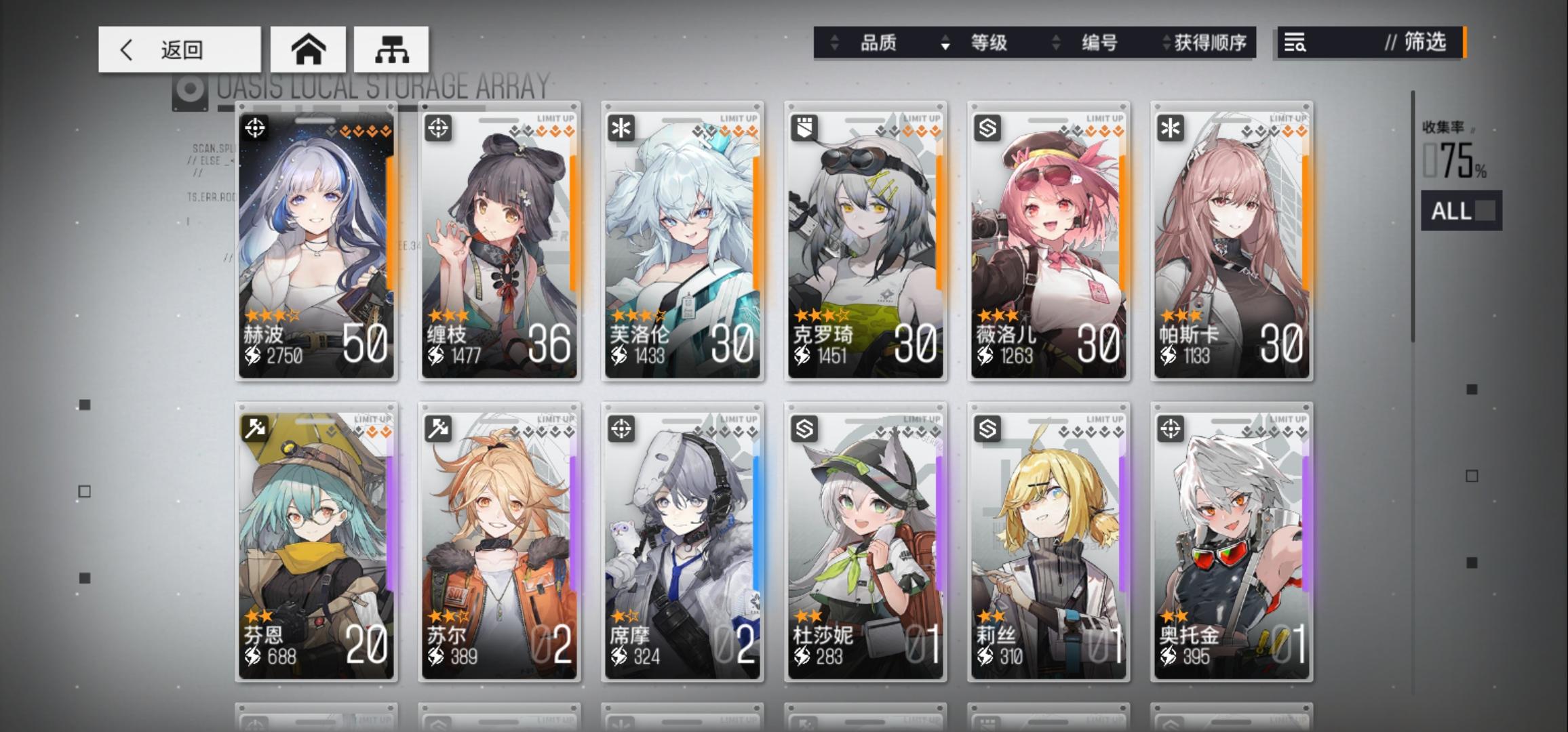1568x732 pixels.
Task: Select 编号 sorting mode
Action: pos(1099,43)
